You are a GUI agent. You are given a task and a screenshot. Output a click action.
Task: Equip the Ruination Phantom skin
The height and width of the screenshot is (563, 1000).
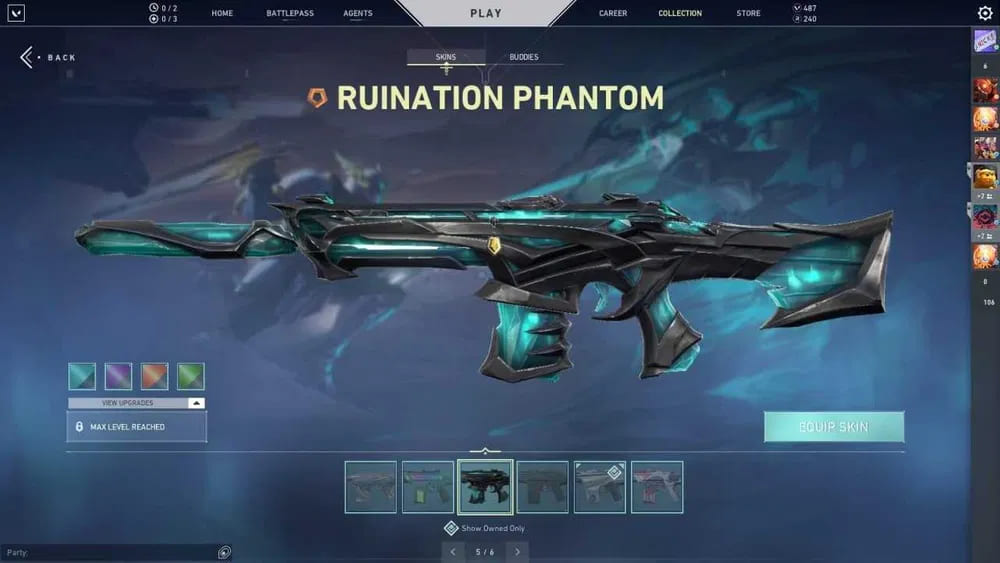(834, 427)
